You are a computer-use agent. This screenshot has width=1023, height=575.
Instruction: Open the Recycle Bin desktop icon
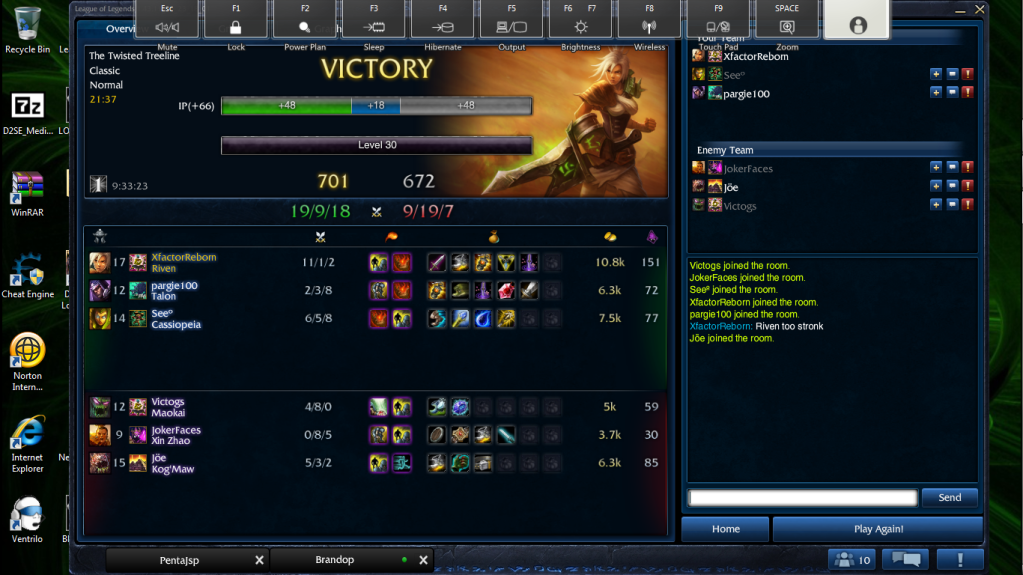pos(27,27)
